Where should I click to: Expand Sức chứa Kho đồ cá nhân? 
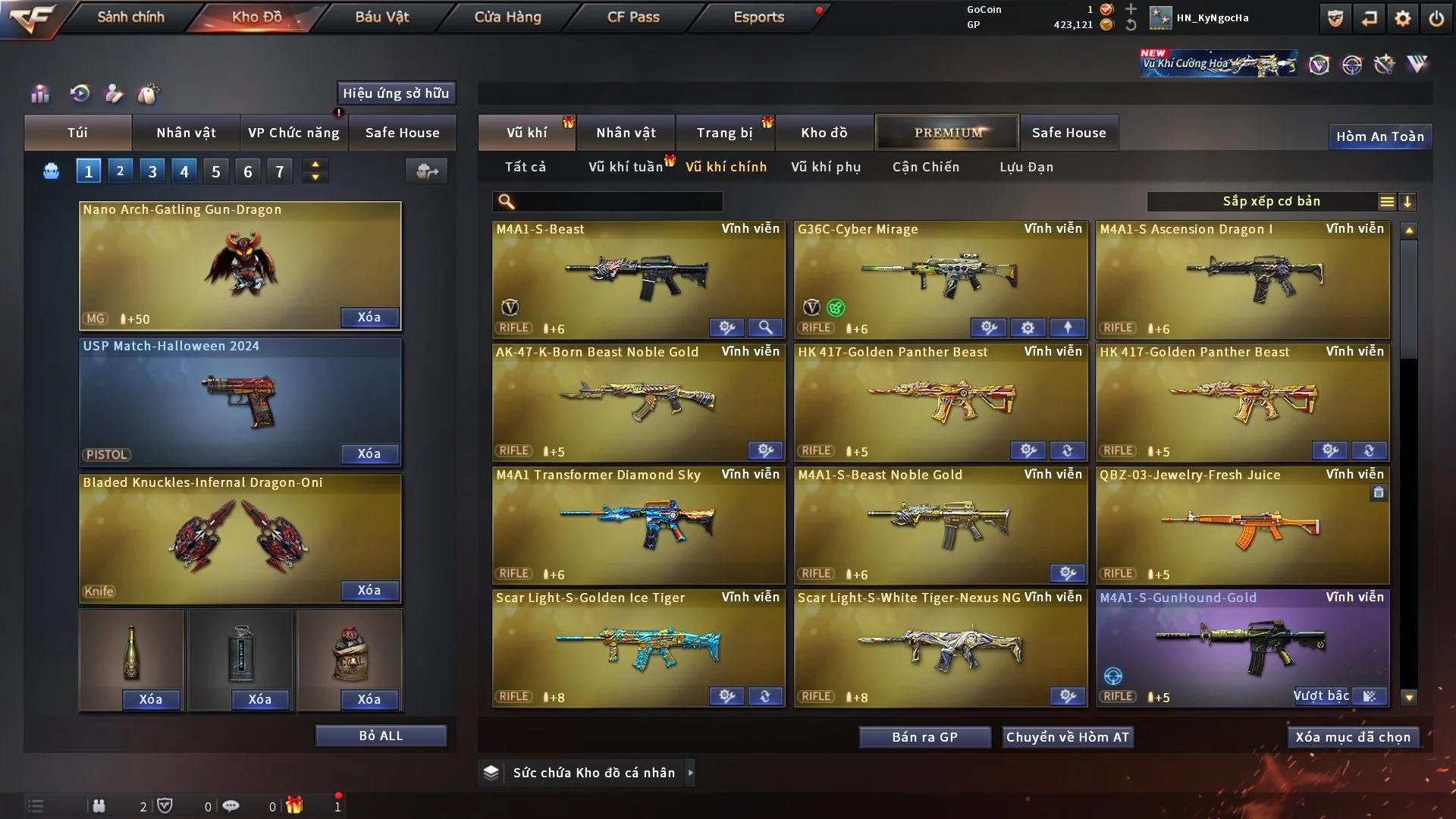[690, 773]
